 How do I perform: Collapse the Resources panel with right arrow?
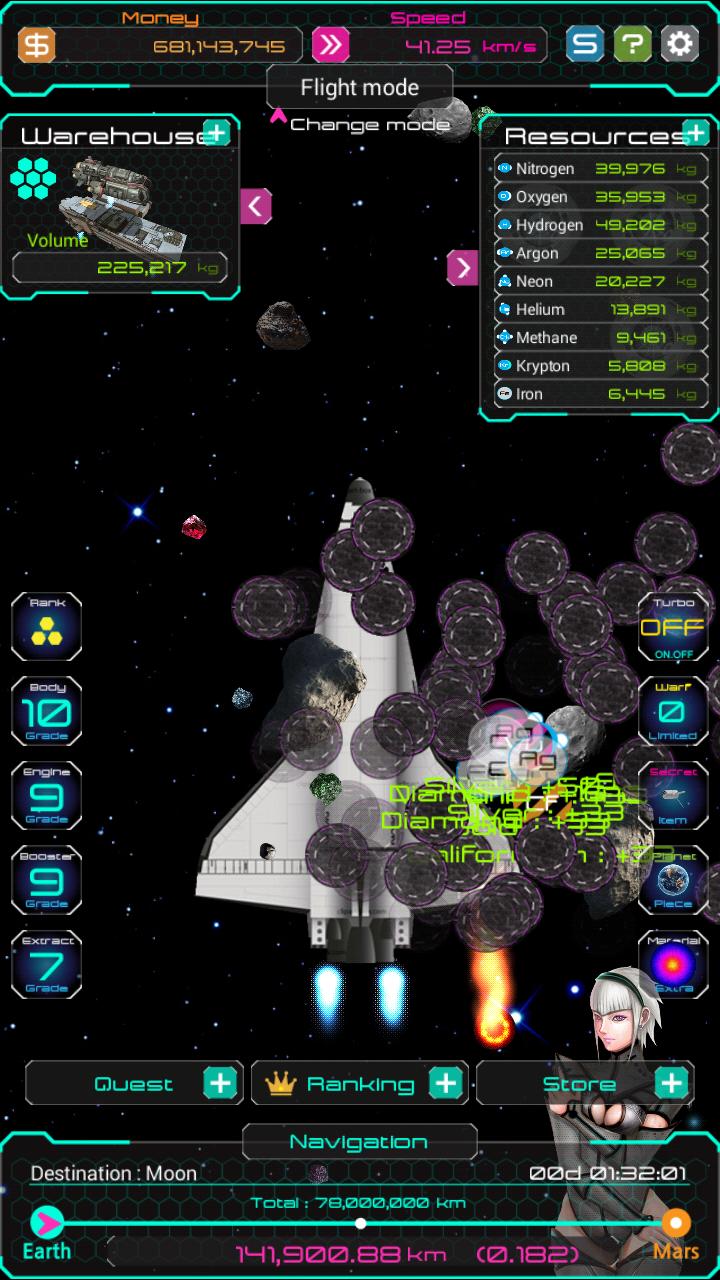[462, 267]
